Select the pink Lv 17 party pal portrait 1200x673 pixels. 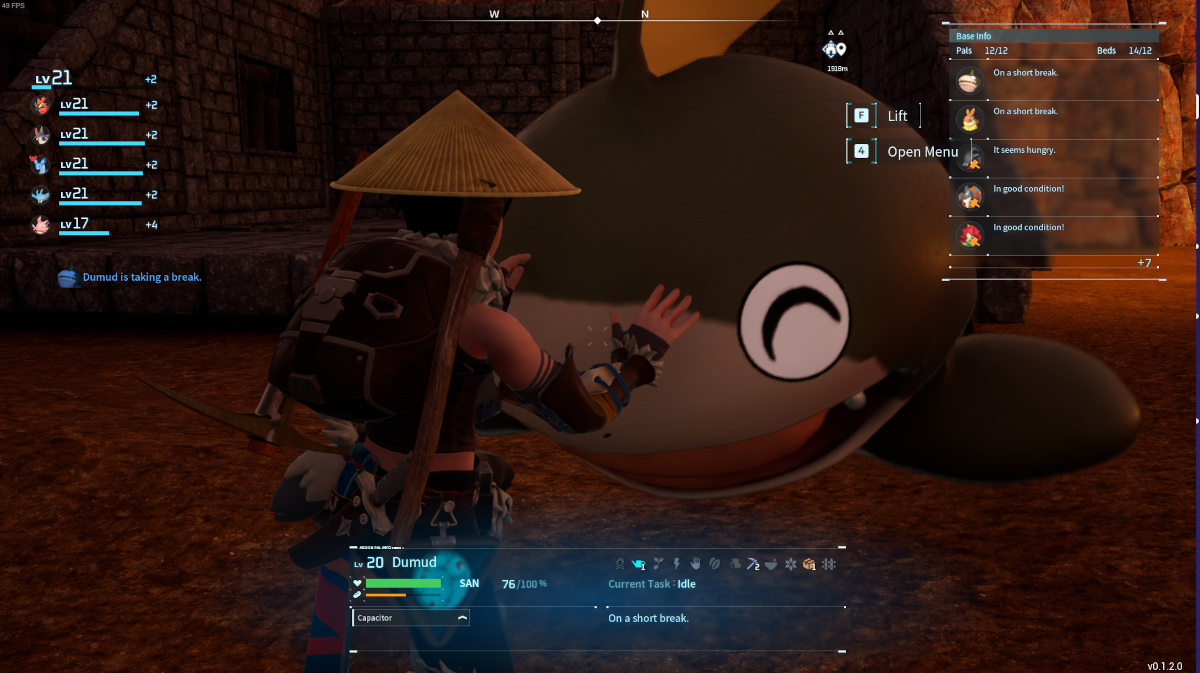(41, 225)
